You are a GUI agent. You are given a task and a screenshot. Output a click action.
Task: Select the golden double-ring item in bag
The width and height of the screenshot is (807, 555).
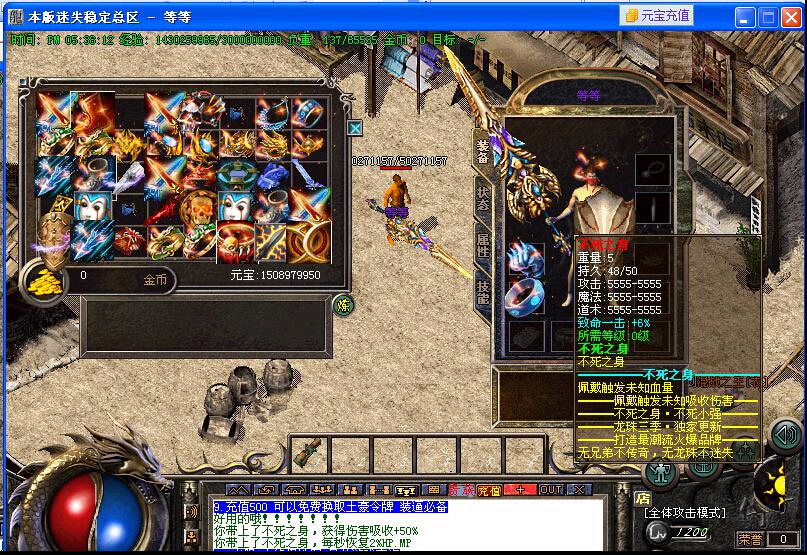(309, 241)
